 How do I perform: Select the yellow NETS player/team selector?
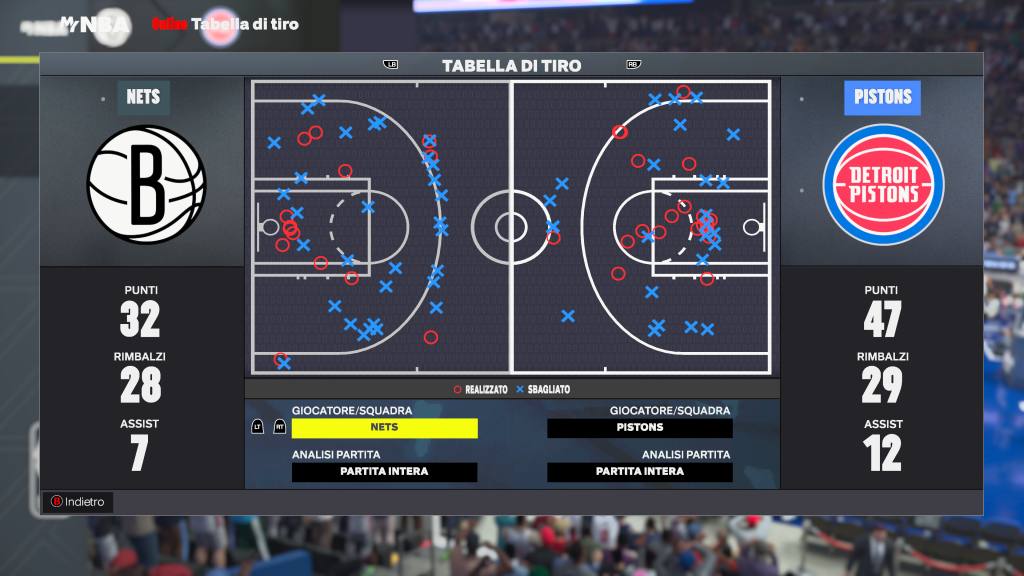[384, 428]
